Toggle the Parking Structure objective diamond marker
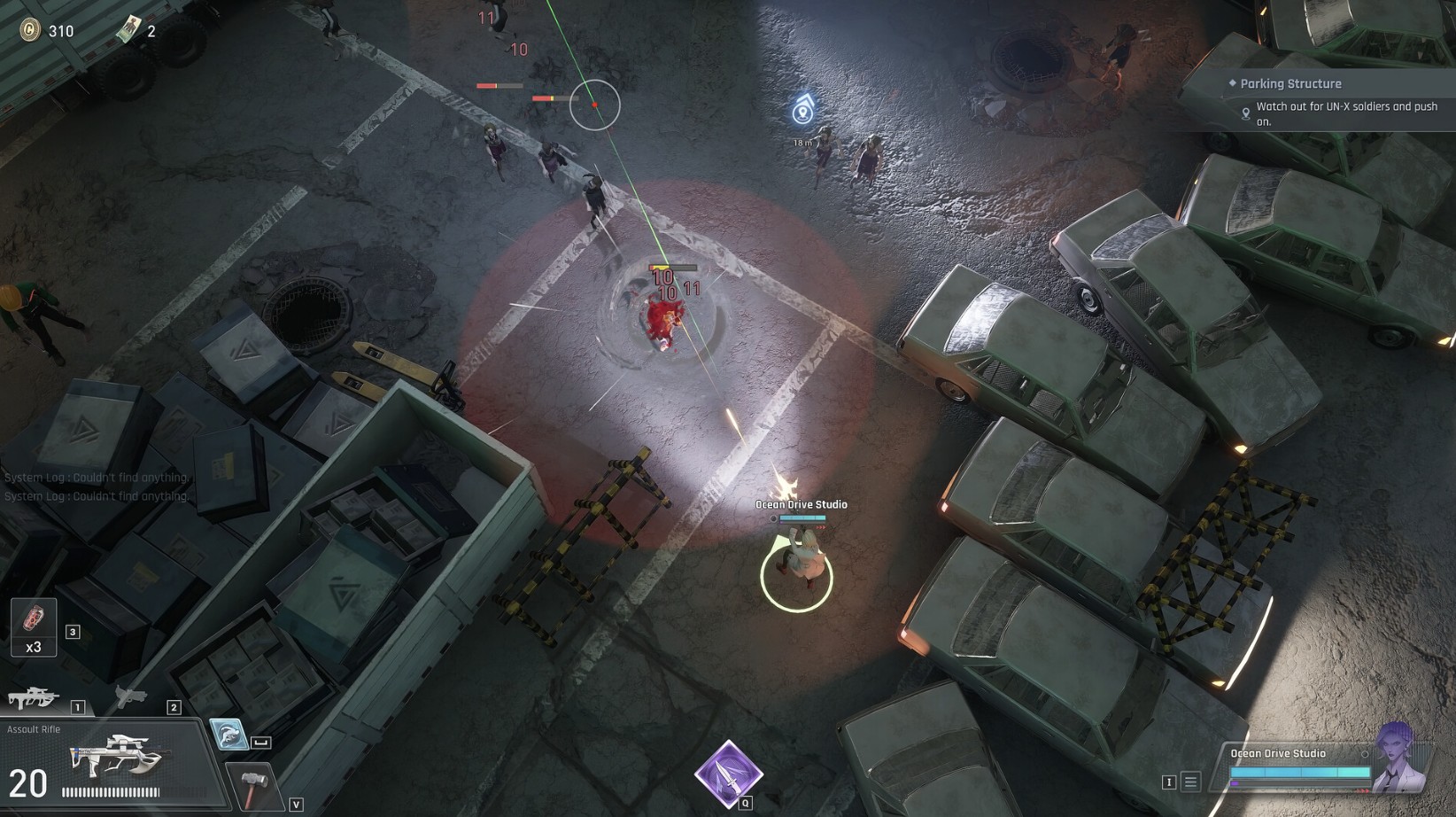The width and height of the screenshot is (1456, 817). tap(1231, 82)
